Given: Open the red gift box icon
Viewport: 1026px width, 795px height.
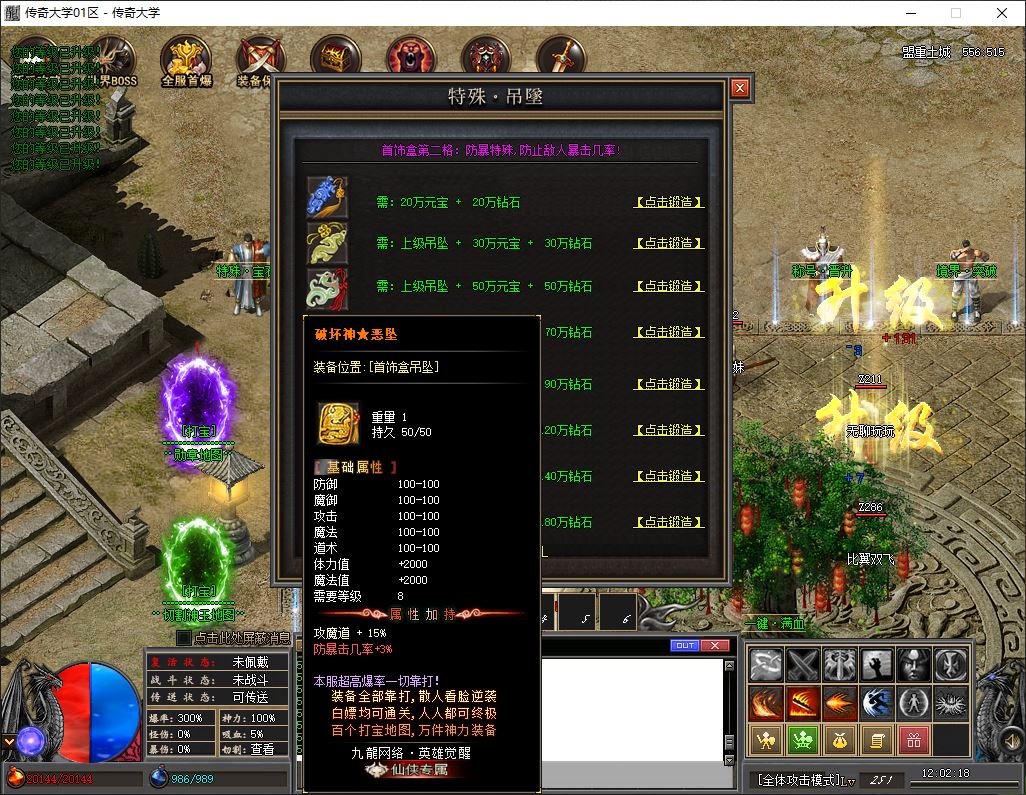Looking at the screenshot, I should [913, 740].
